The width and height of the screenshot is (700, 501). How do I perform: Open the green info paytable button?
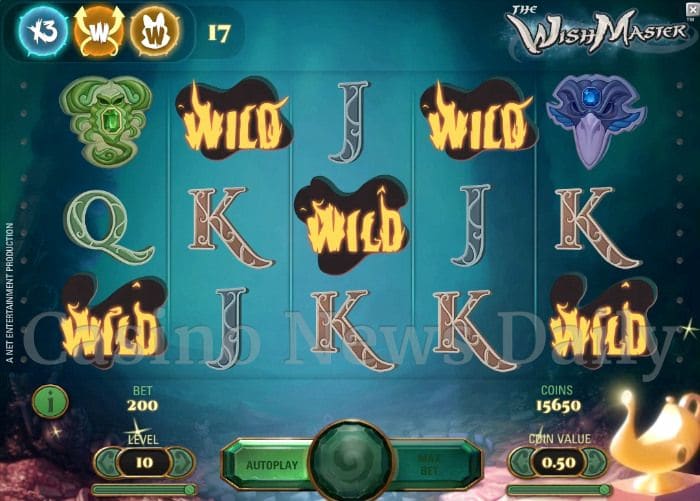click(50, 401)
